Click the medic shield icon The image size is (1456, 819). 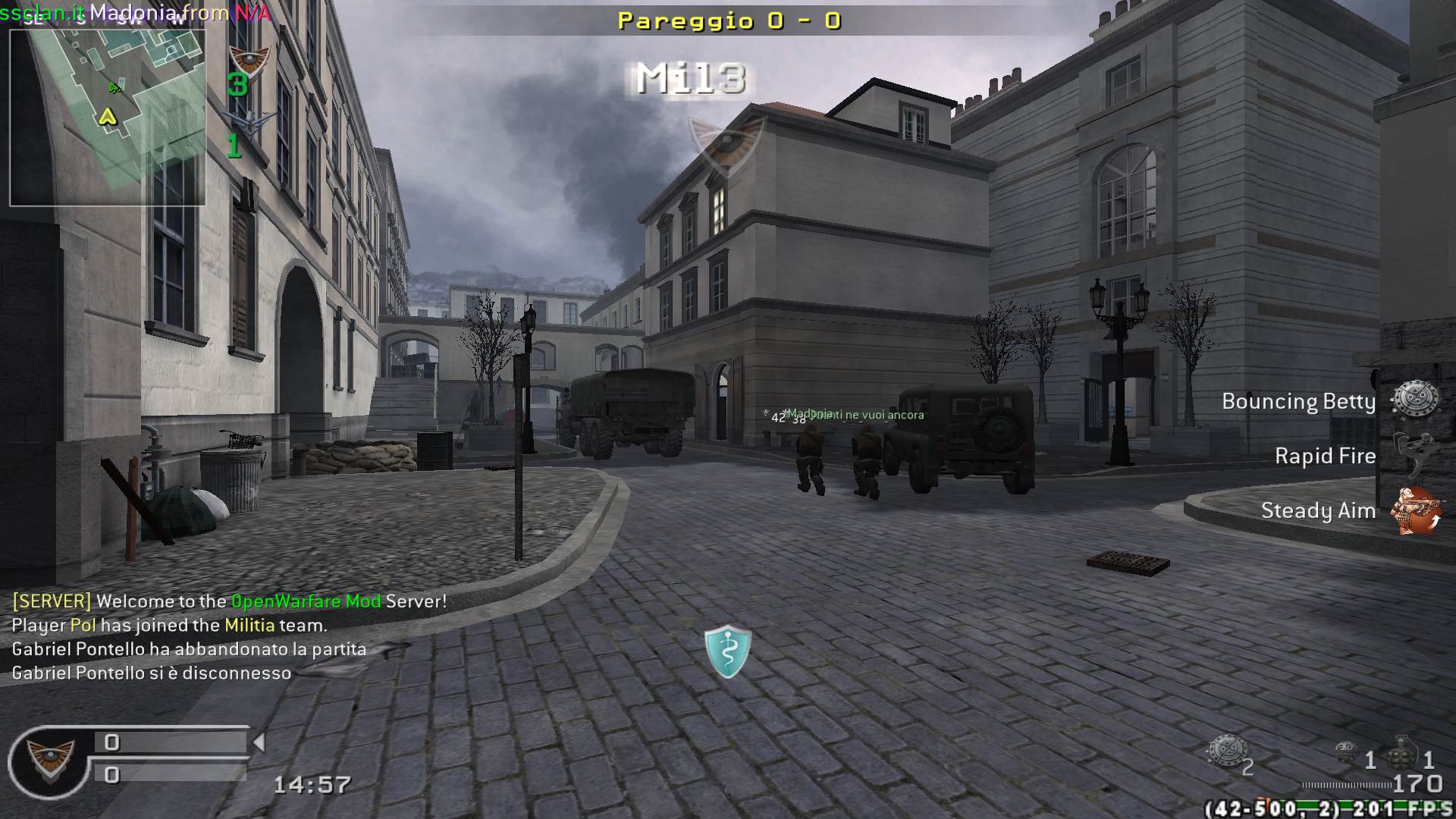(x=728, y=651)
